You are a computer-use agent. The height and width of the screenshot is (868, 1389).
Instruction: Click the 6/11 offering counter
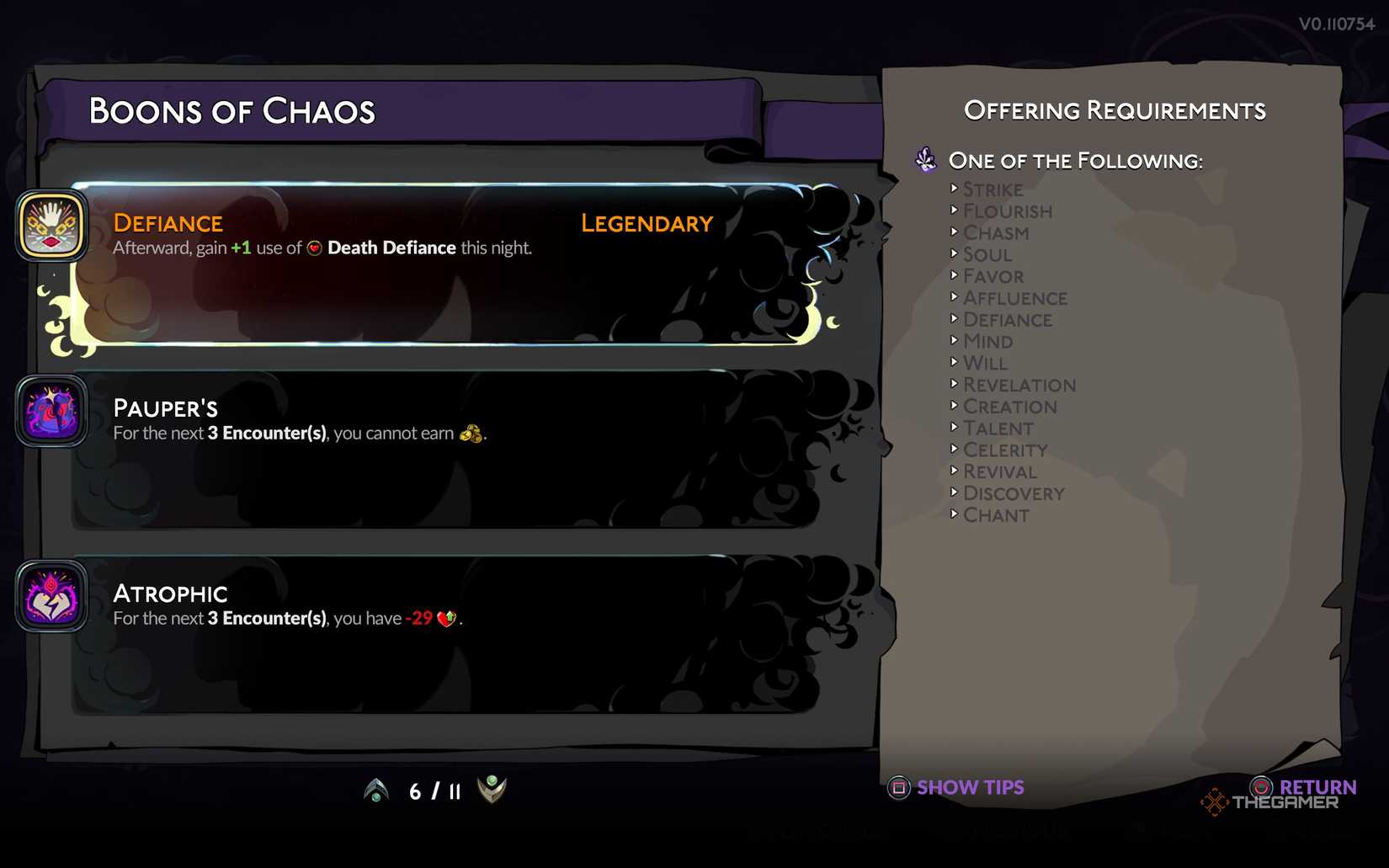(433, 790)
